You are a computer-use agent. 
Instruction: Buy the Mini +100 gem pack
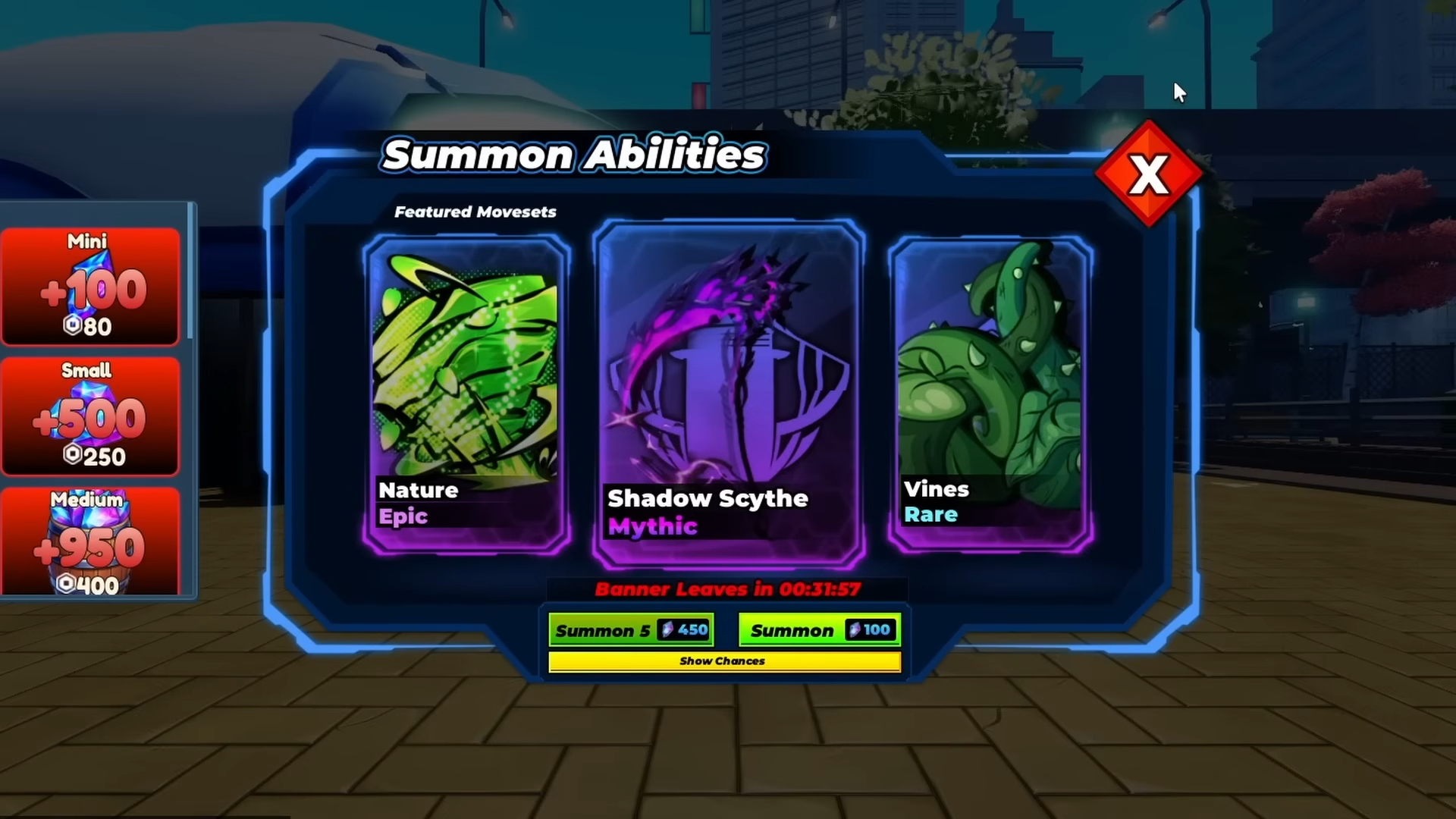pyautogui.click(x=90, y=286)
